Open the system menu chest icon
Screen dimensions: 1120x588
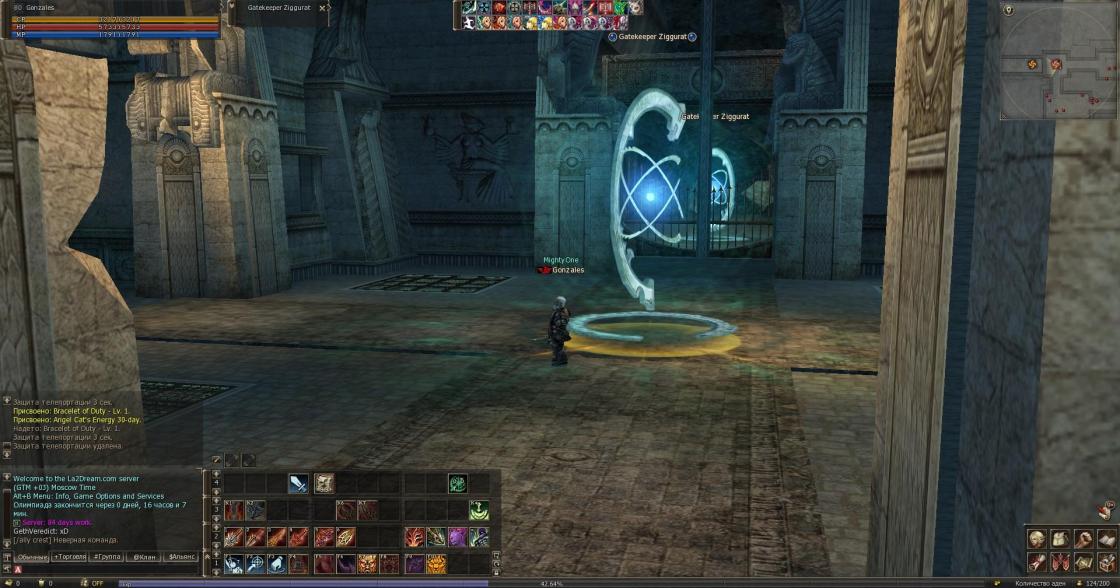click(x=1106, y=562)
